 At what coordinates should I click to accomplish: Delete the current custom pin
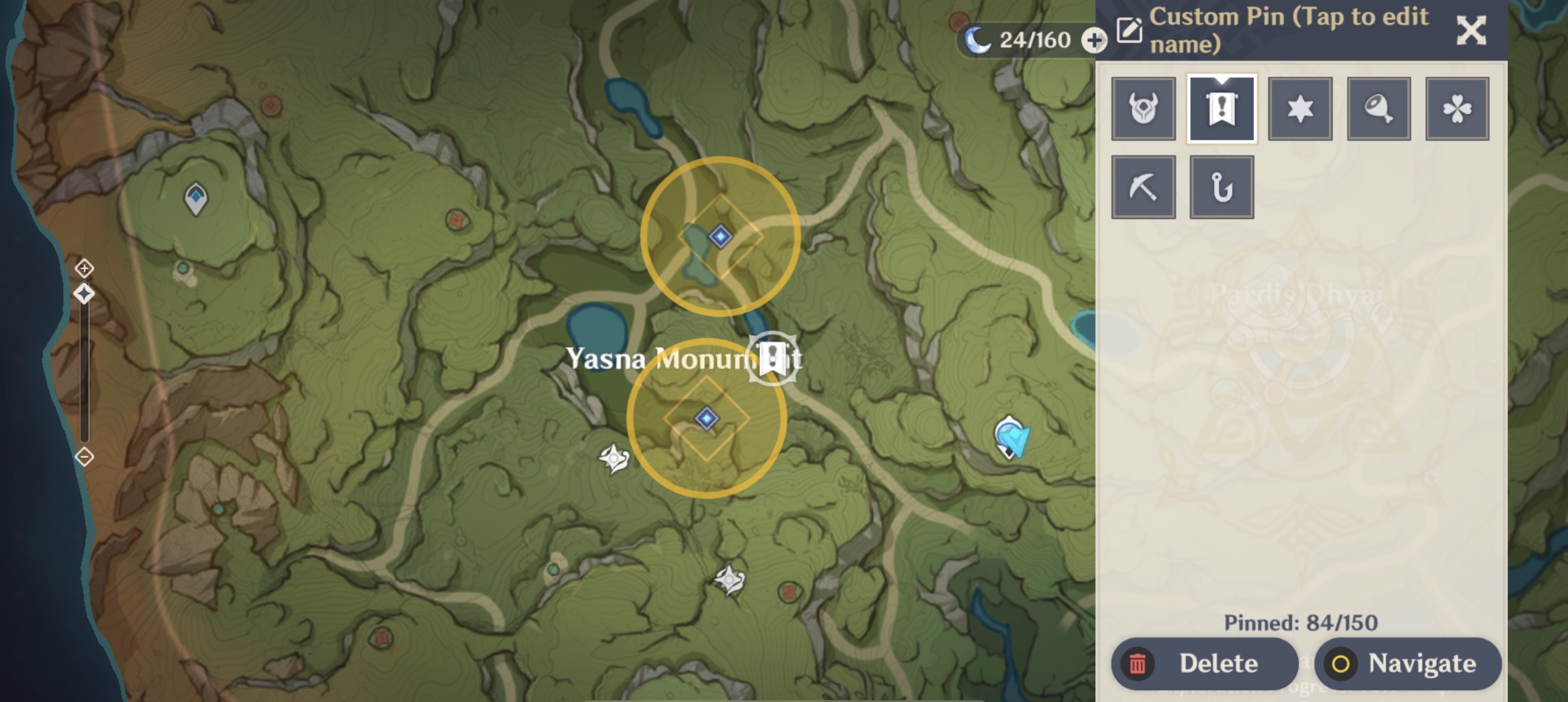[x=1203, y=663]
